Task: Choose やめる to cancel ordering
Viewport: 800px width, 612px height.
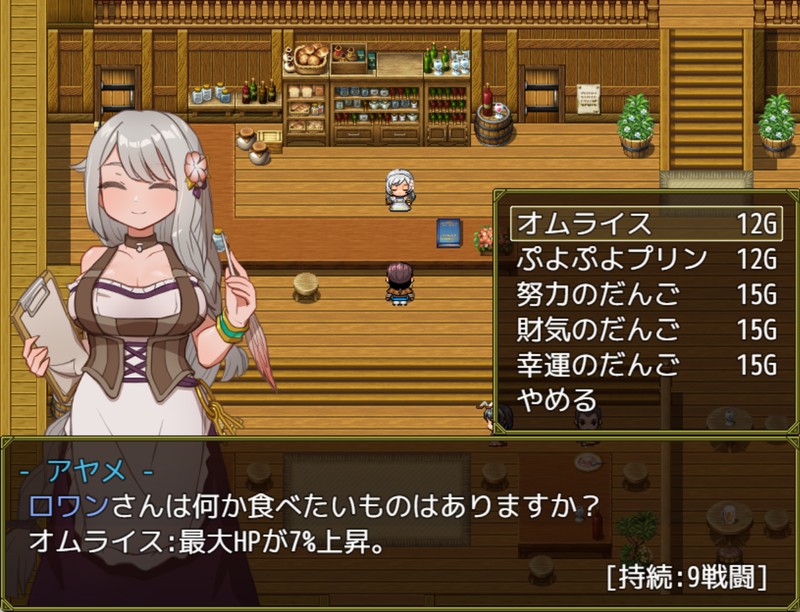Action: click(557, 400)
